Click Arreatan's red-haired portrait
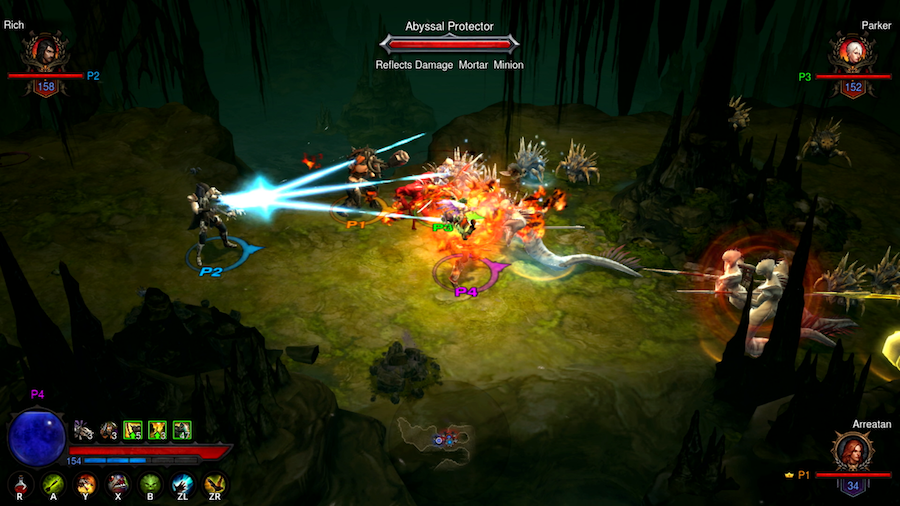 coord(853,452)
